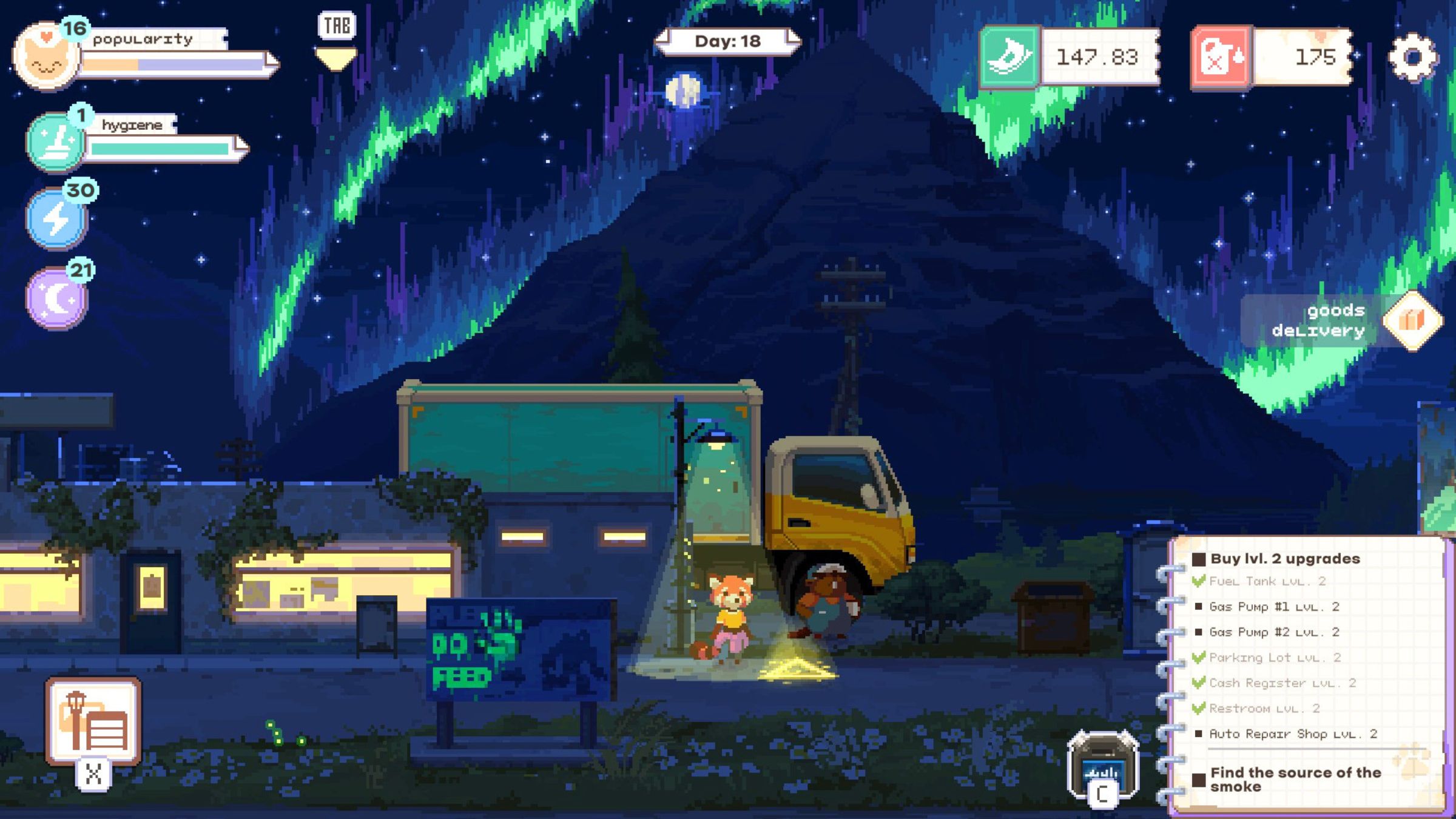Expand the yellow dropdown arrow under TAB
This screenshot has height=819, width=1456.
point(336,59)
